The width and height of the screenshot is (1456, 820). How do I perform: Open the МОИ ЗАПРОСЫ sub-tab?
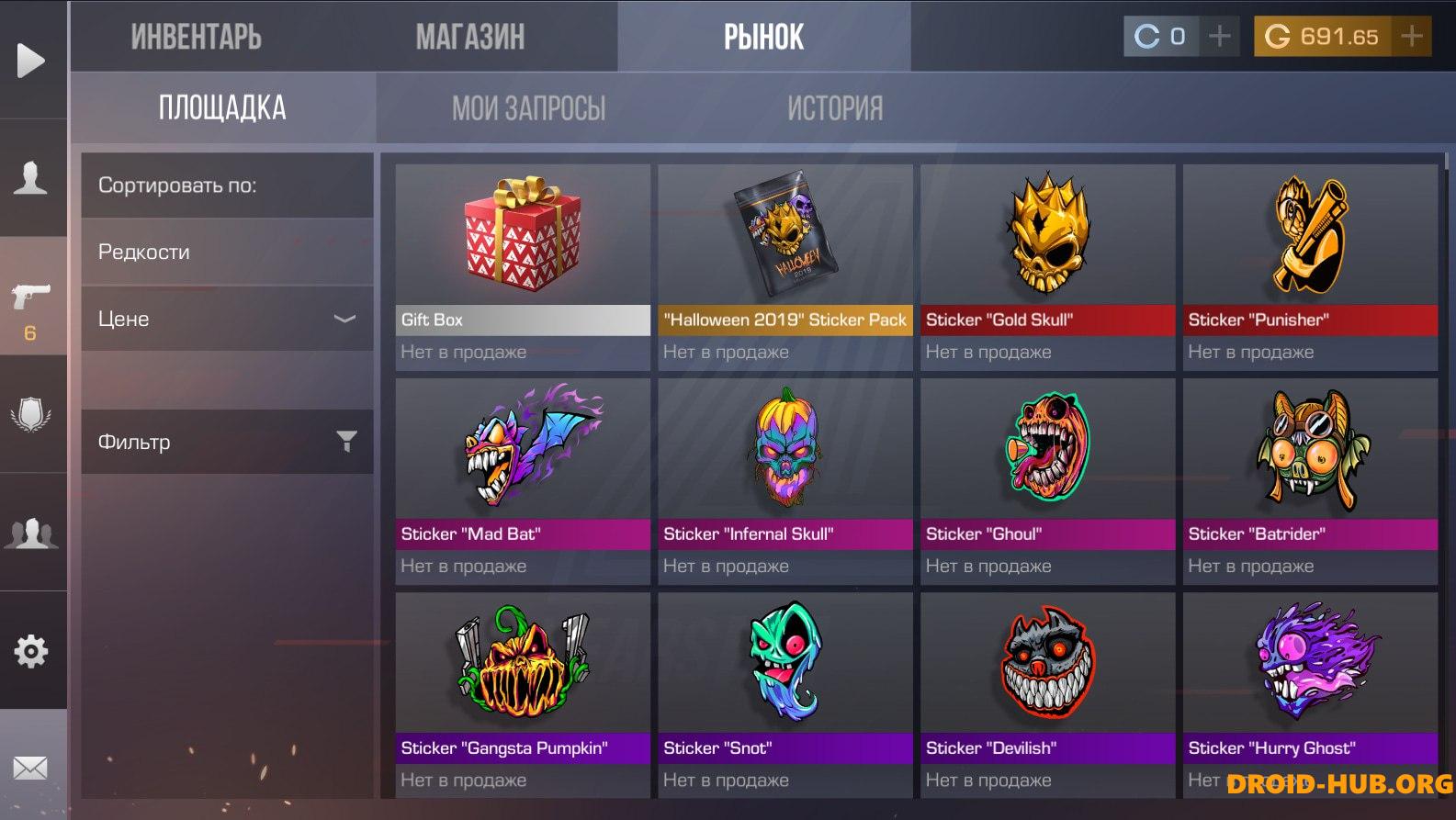click(x=528, y=108)
